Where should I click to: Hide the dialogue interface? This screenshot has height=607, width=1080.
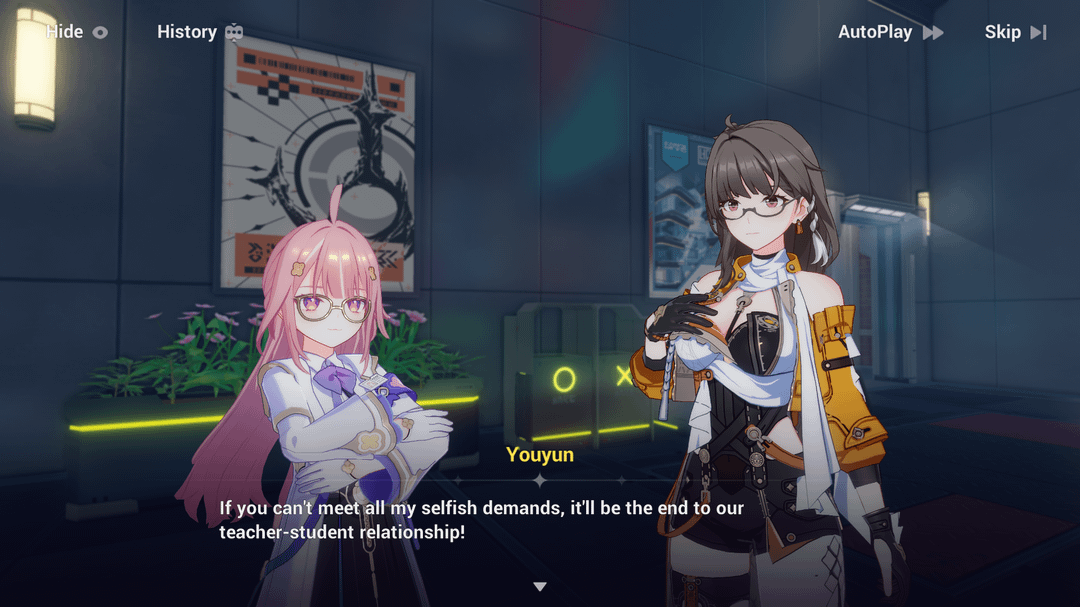click(x=76, y=32)
